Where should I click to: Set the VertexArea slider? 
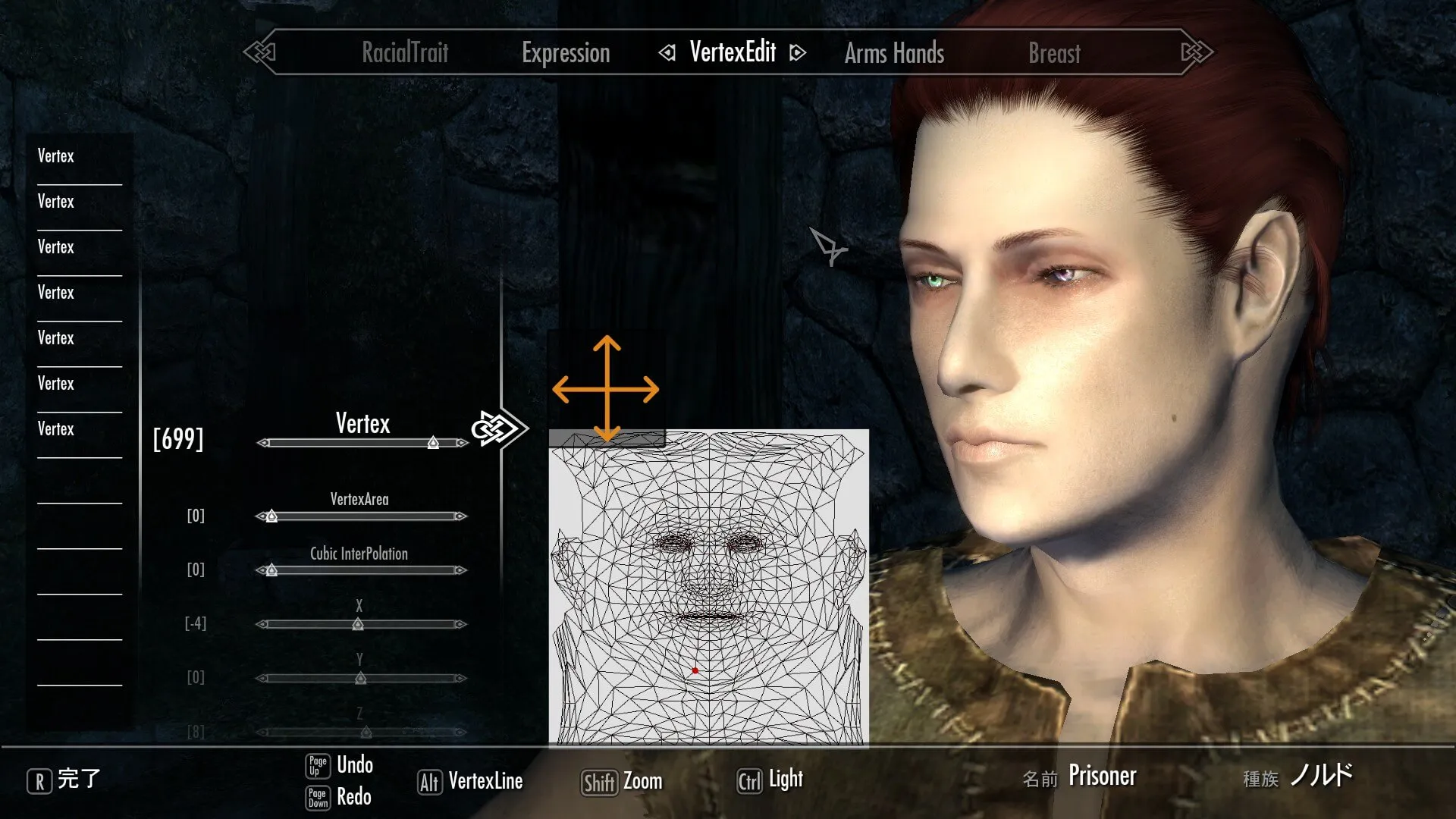[271, 516]
